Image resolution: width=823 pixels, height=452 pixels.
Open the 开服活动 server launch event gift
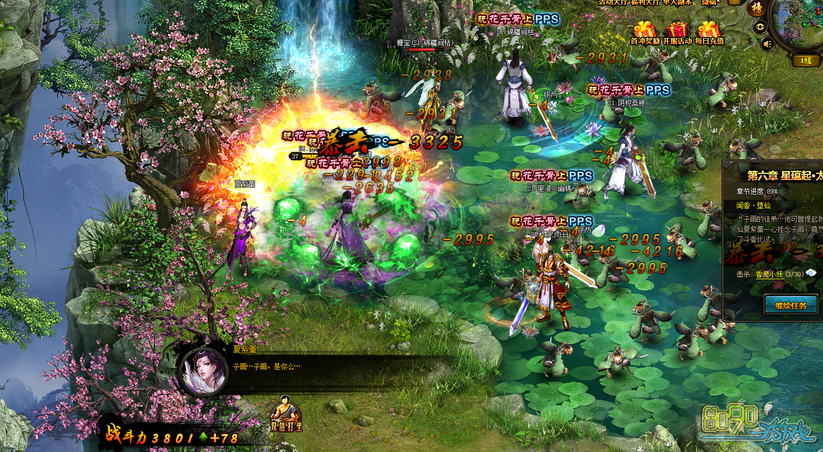(679, 32)
